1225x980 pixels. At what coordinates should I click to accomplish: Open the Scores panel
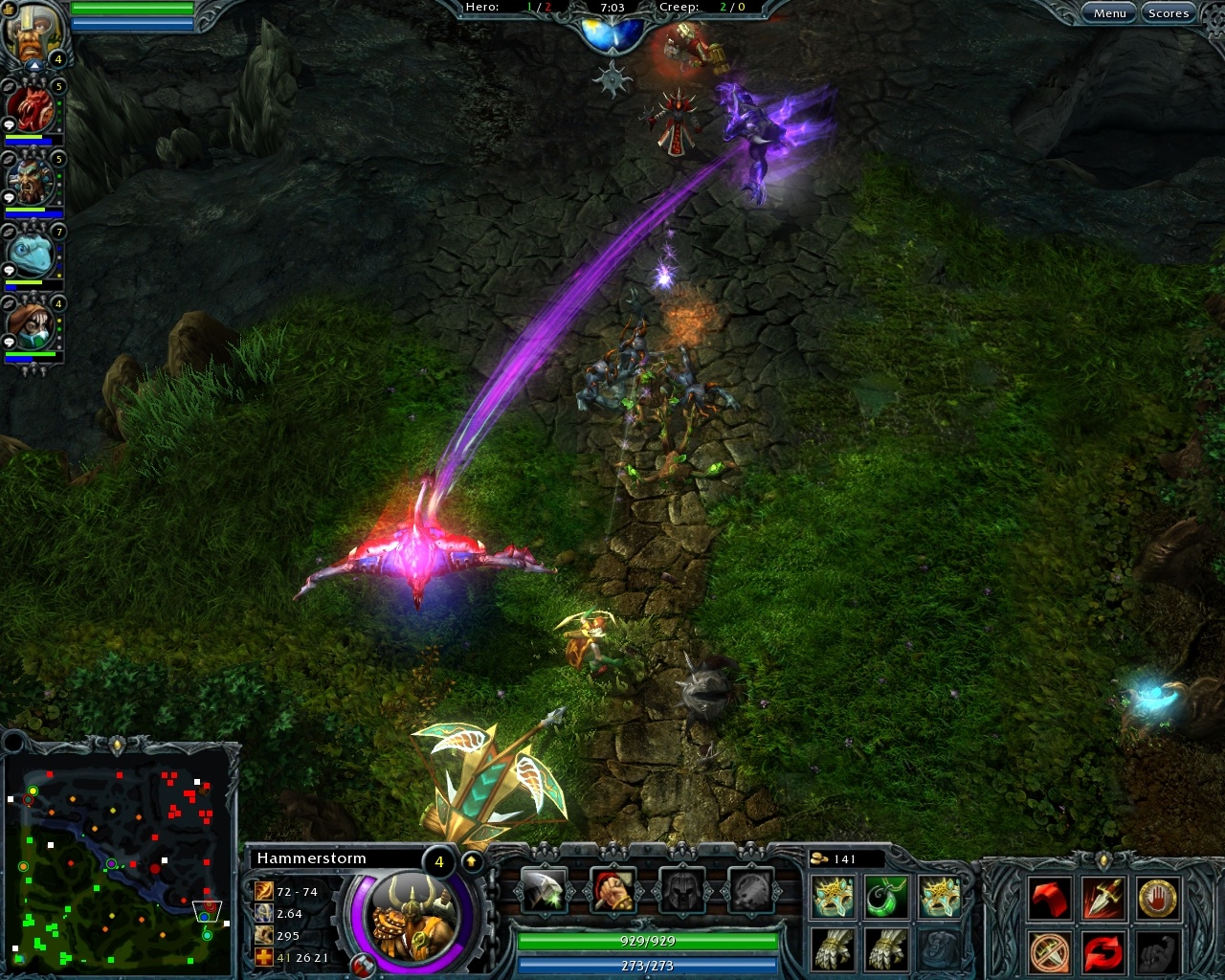pyautogui.click(x=1168, y=12)
